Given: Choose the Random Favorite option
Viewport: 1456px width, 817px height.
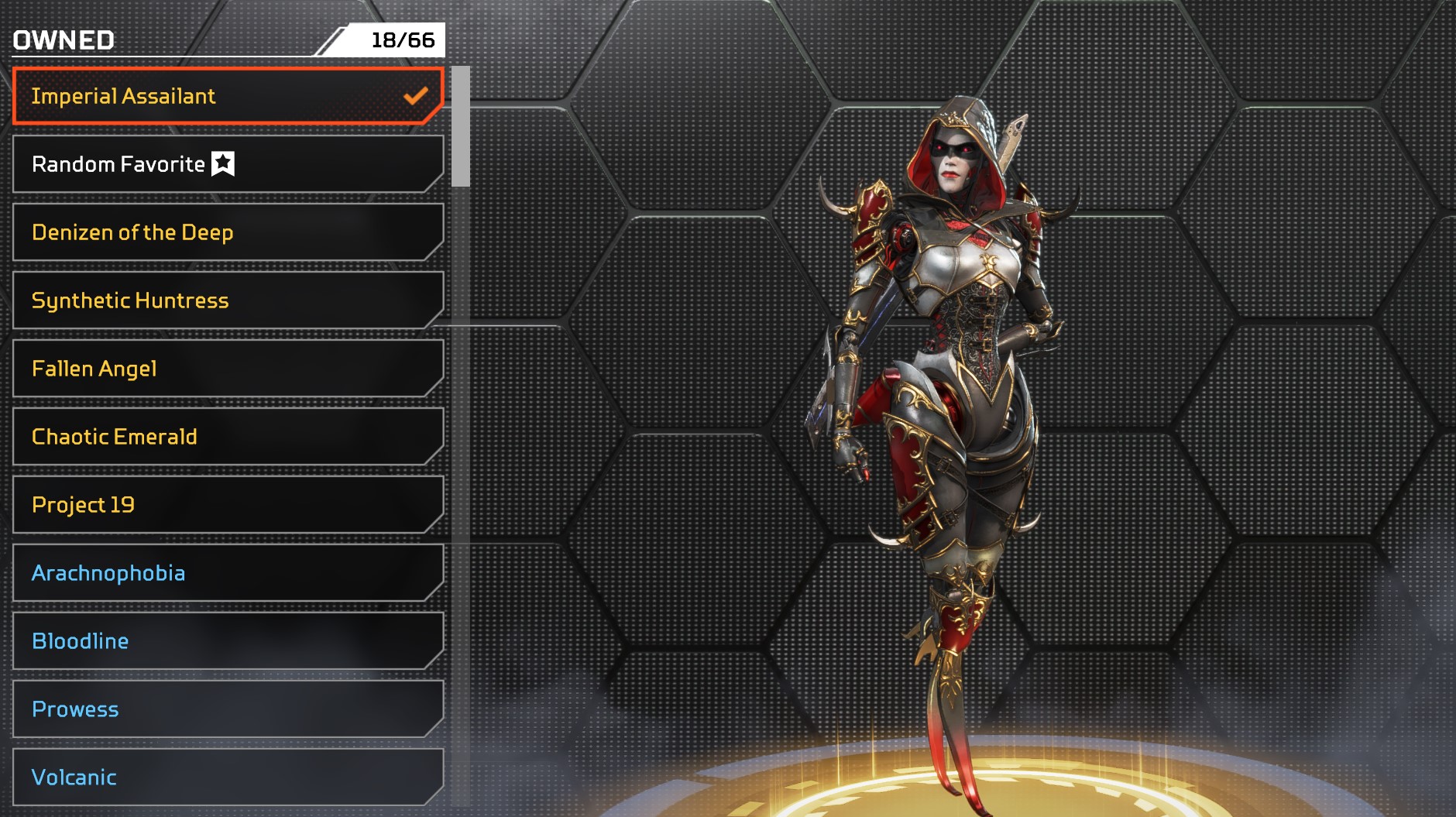Looking at the screenshot, I should tap(228, 164).
